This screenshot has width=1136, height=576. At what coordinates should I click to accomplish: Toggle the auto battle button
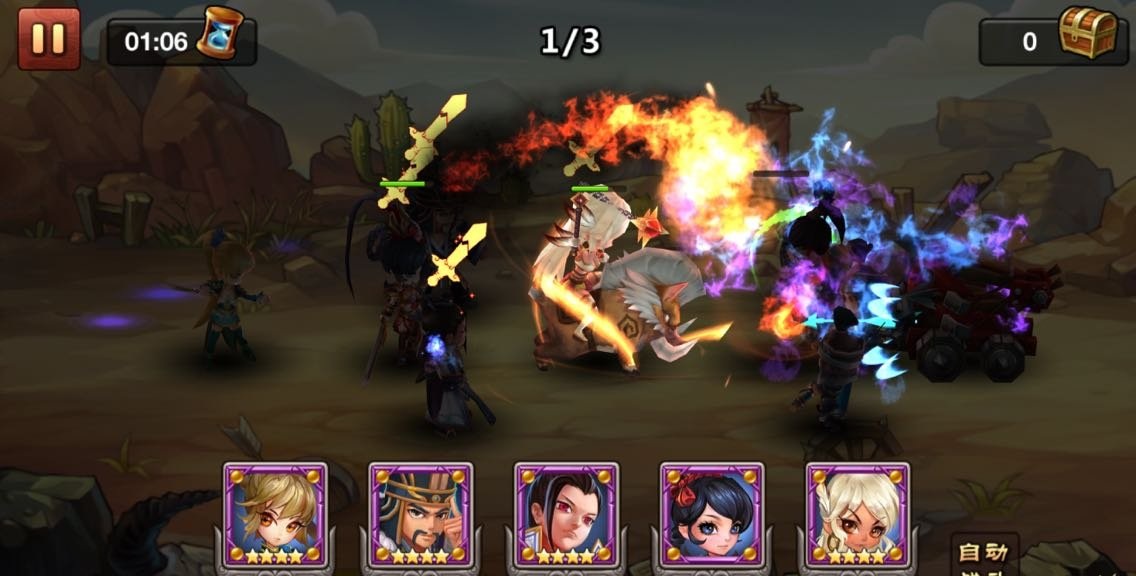coord(984,557)
